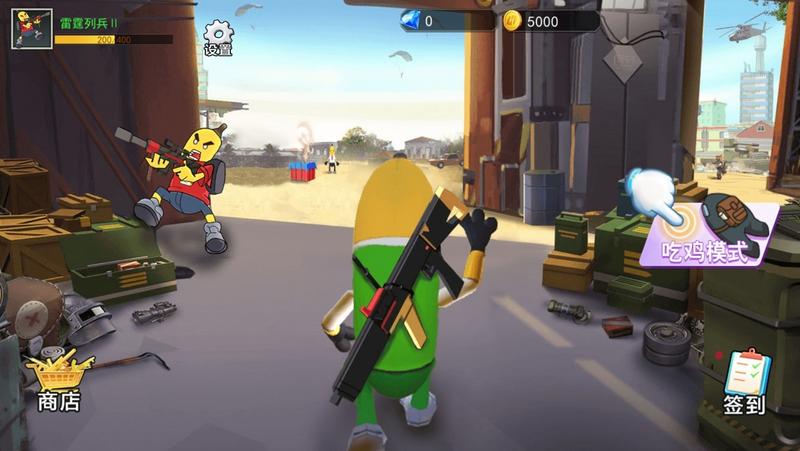Viewport: 800px width, 451px height.
Task: Open the 签到 daily check-in
Action: pyautogui.click(x=744, y=382)
